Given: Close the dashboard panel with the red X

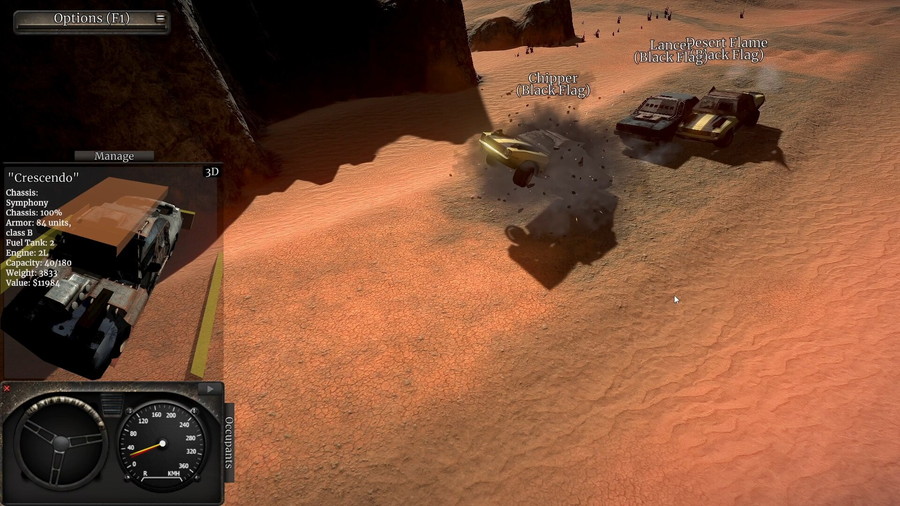Looking at the screenshot, I should click(6, 388).
